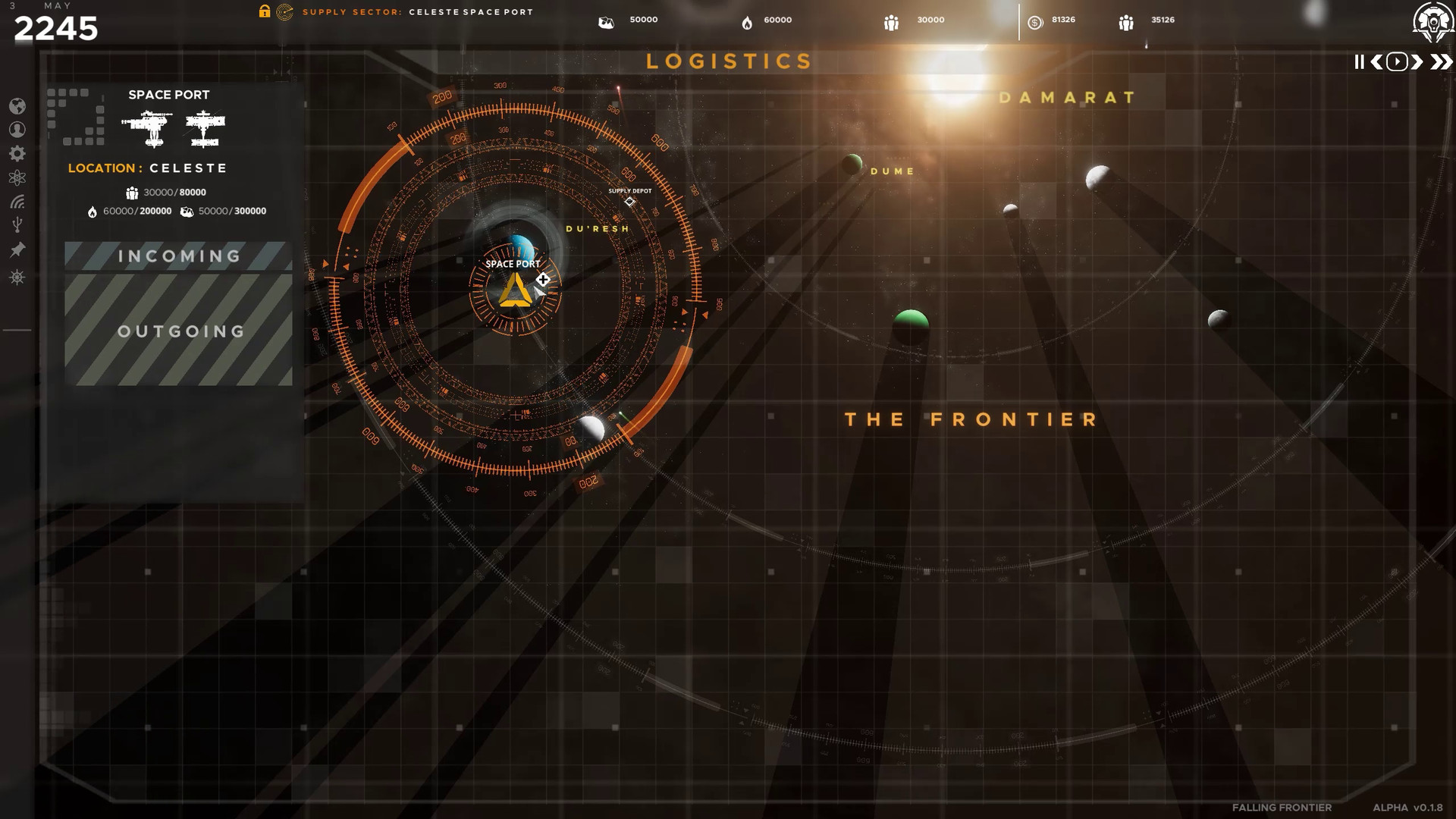
Task: Click the Supply Depot diamond marker
Action: (629, 200)
